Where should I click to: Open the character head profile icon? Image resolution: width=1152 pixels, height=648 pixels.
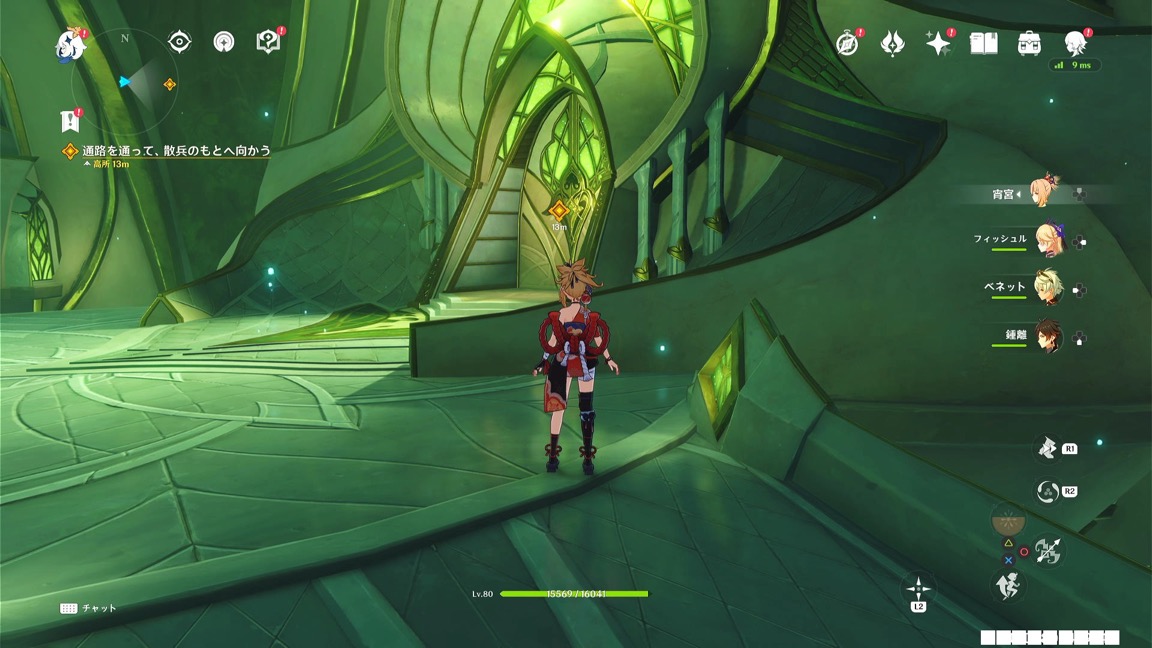point(1075,43)
